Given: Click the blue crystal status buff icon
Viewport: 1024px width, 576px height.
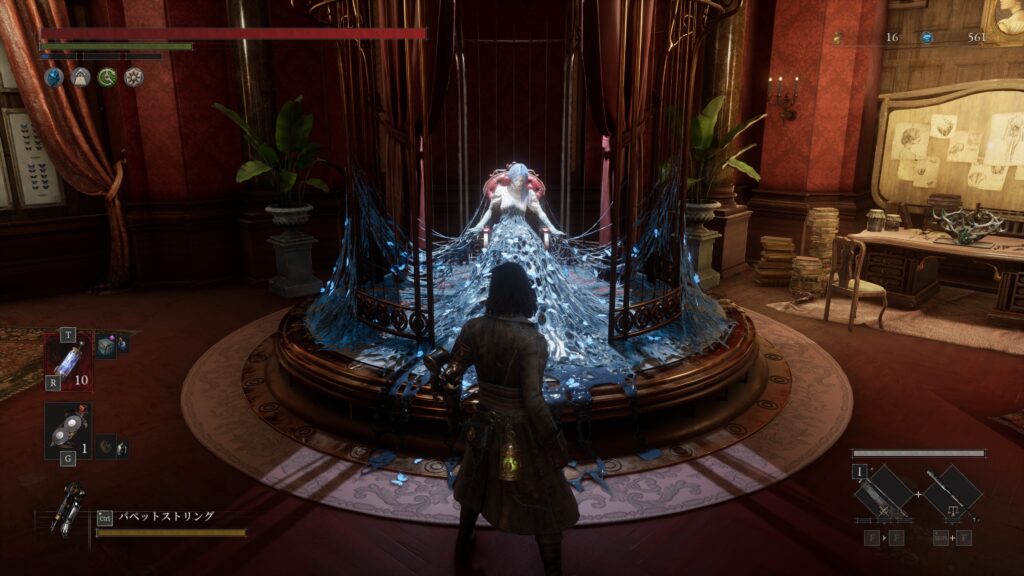Looking at the screenshot, I should pos(52,77).
